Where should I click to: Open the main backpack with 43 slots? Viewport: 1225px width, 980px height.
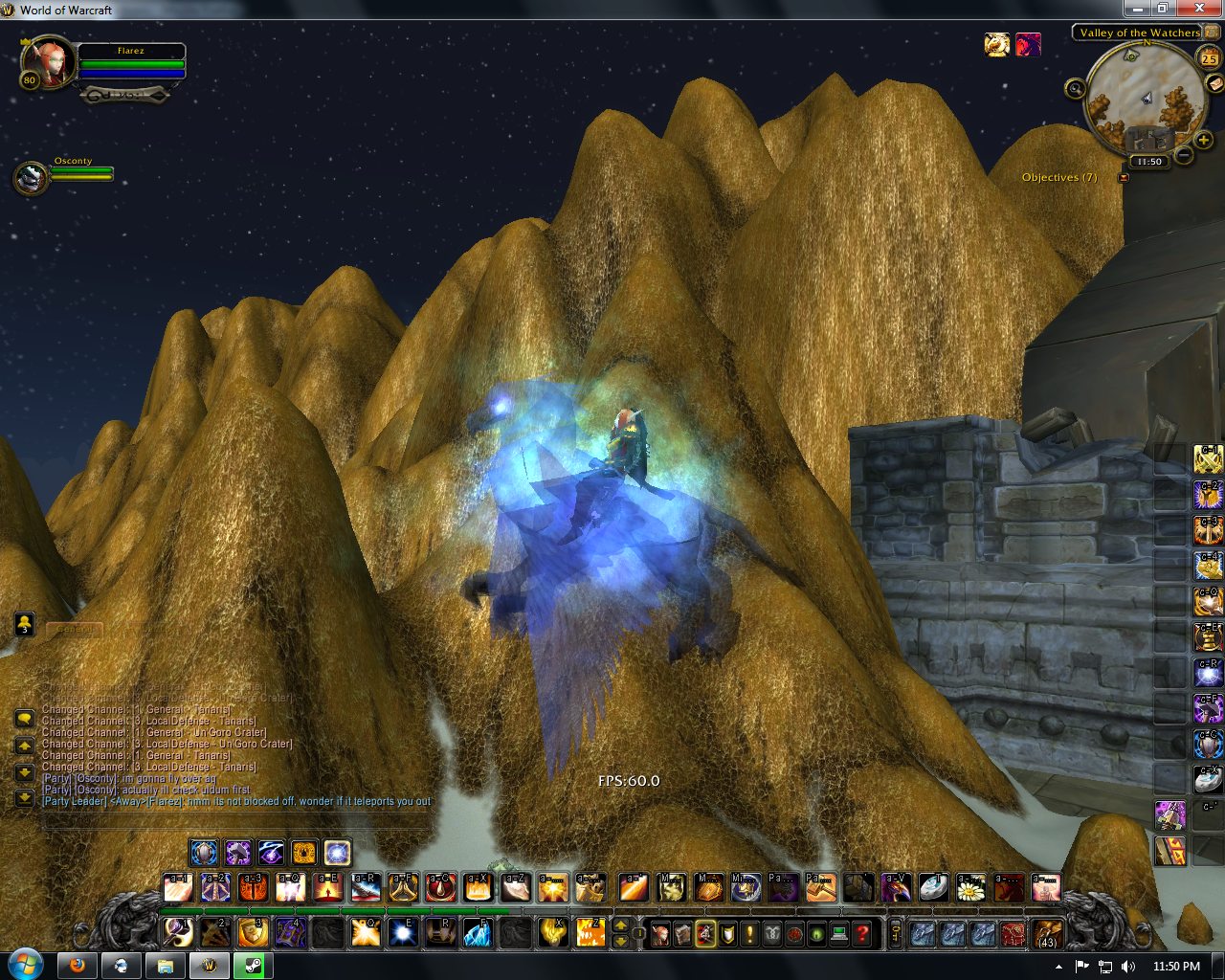point(1047,933)
